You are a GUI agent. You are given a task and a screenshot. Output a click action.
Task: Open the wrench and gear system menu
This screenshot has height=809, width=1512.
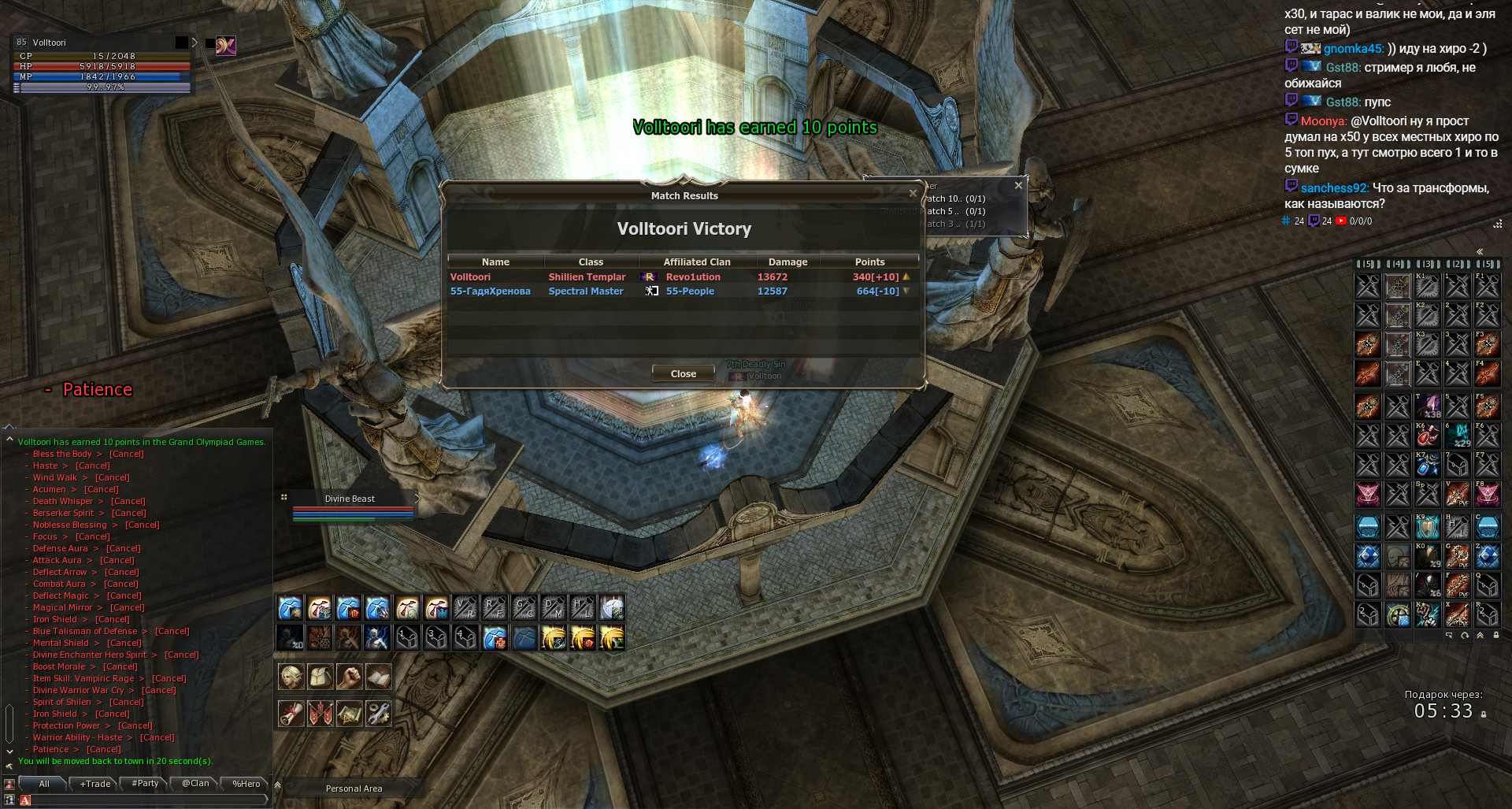coord(378,714)
